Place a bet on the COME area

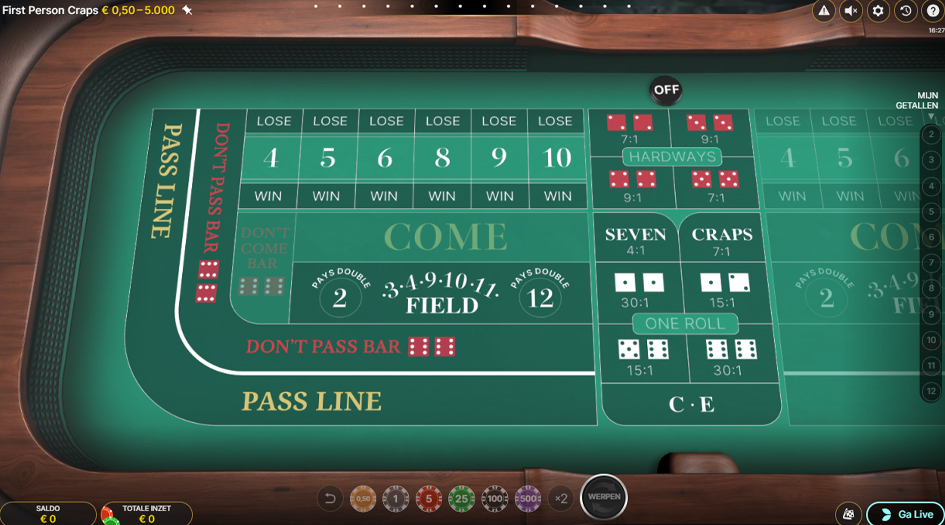click(x=445, y=237)
